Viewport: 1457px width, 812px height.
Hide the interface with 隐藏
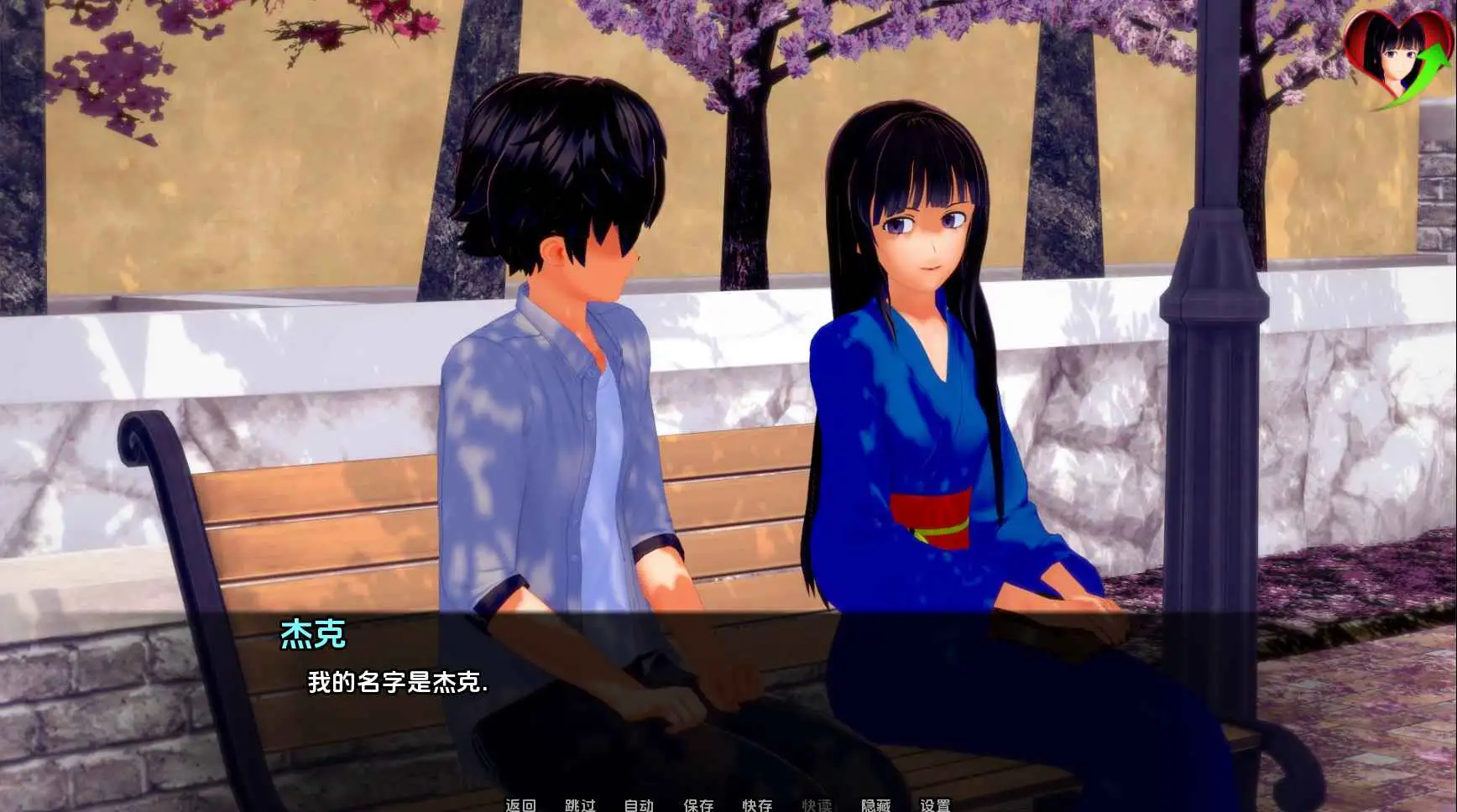876,804
